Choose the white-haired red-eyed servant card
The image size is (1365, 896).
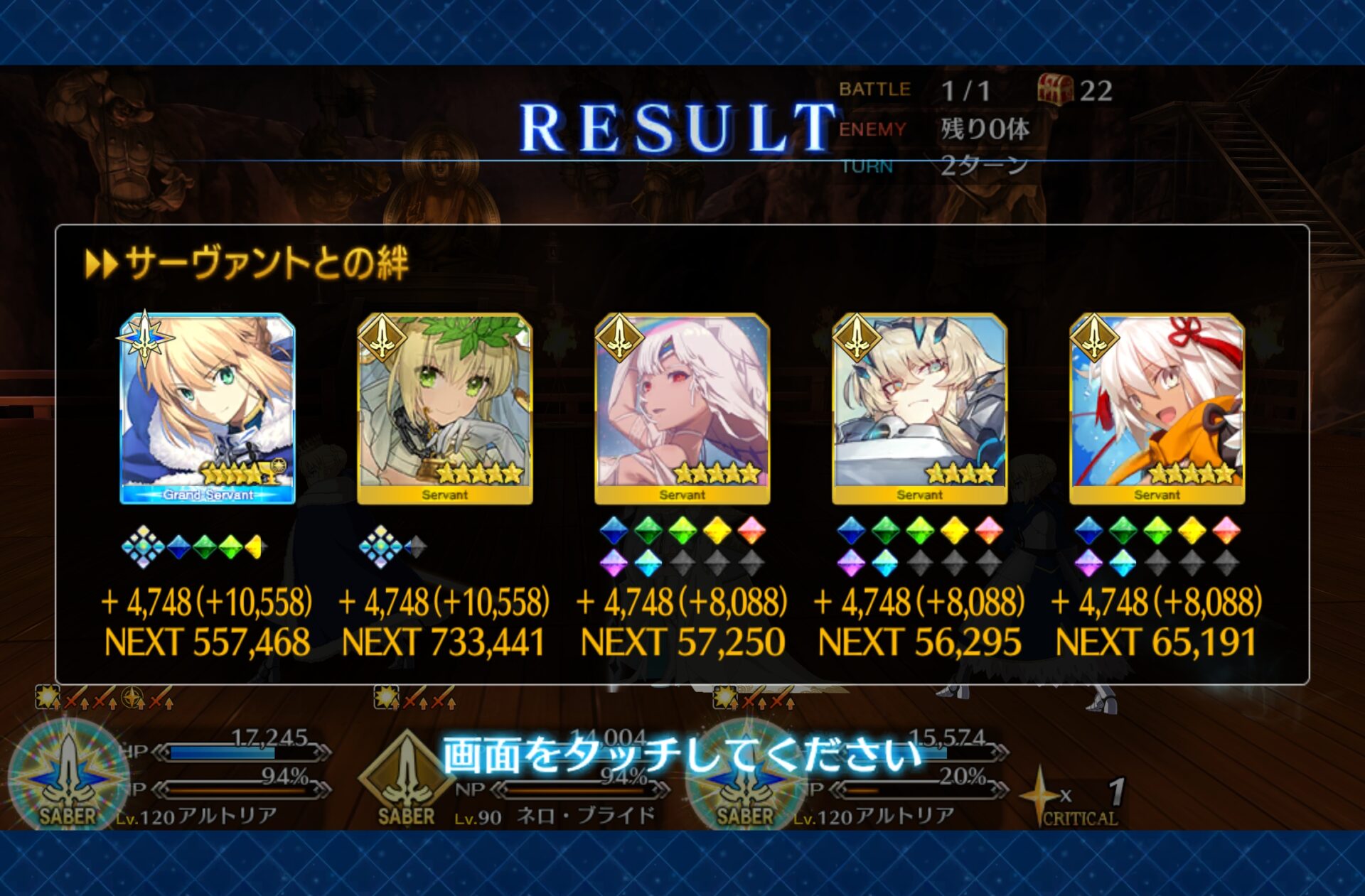tap(682, 409)
